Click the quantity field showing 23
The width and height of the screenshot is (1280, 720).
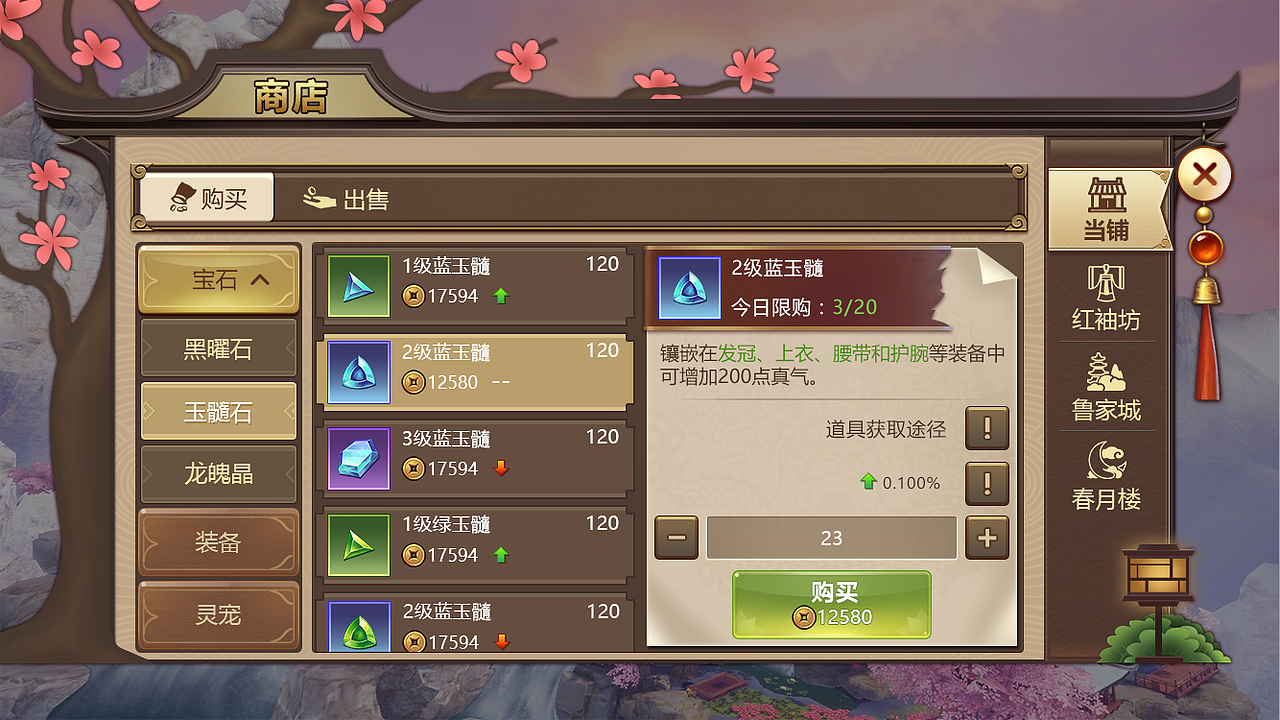pyautogui.click(x=832, y=538)
